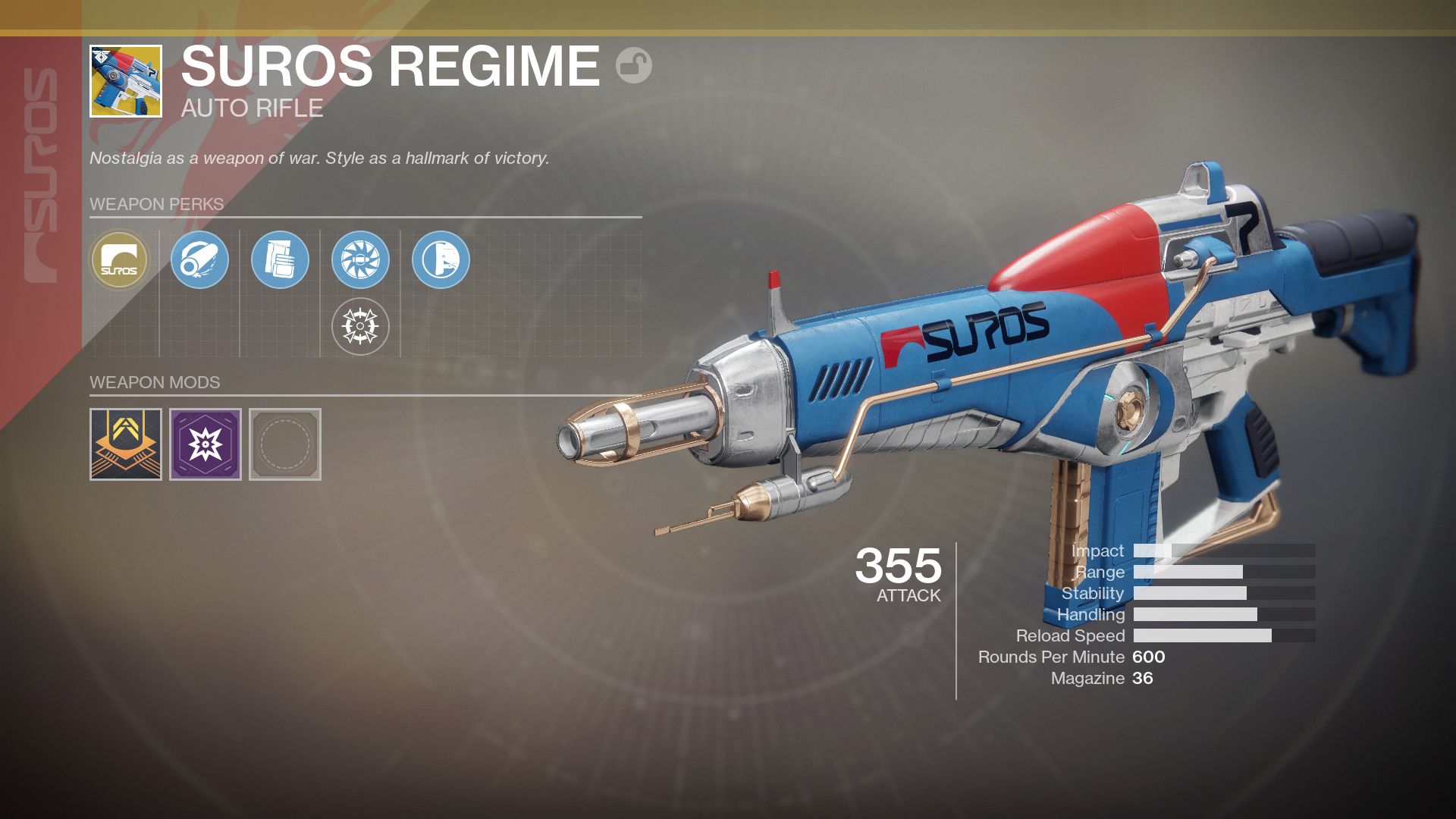Click the Weapon Mods section header

[x=154, y=382]
